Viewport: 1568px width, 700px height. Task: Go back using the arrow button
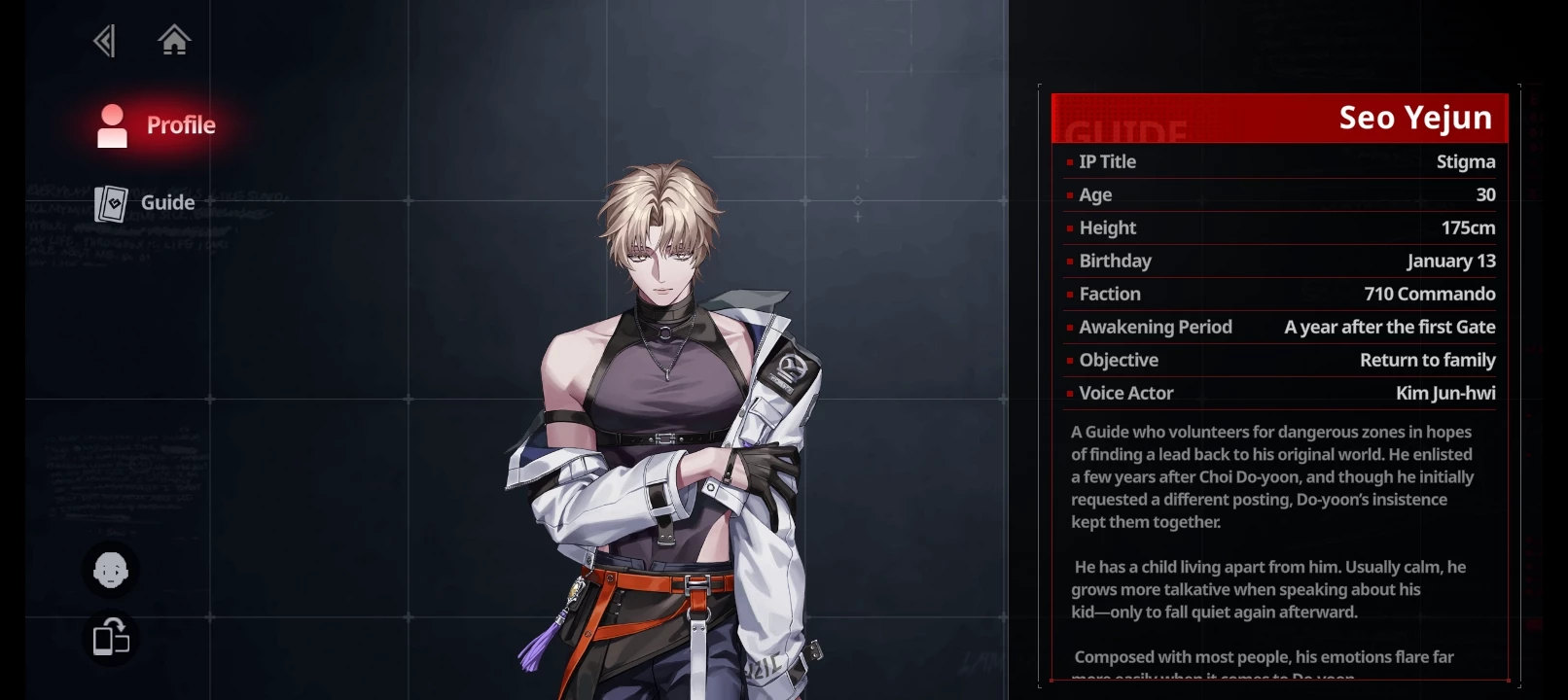[104, 41]
